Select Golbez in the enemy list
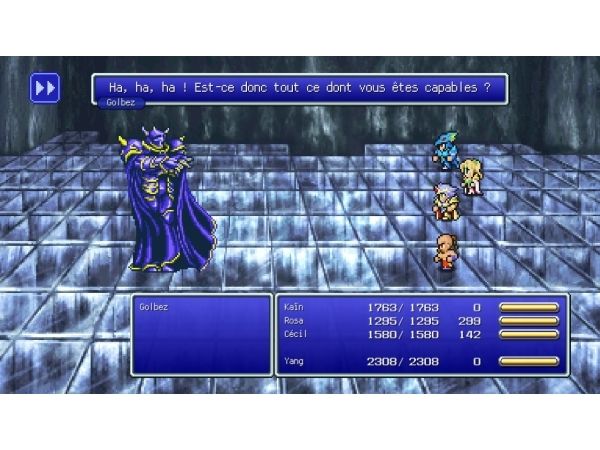The height and width of the screenshot is (450, 600). click(153, 307)
